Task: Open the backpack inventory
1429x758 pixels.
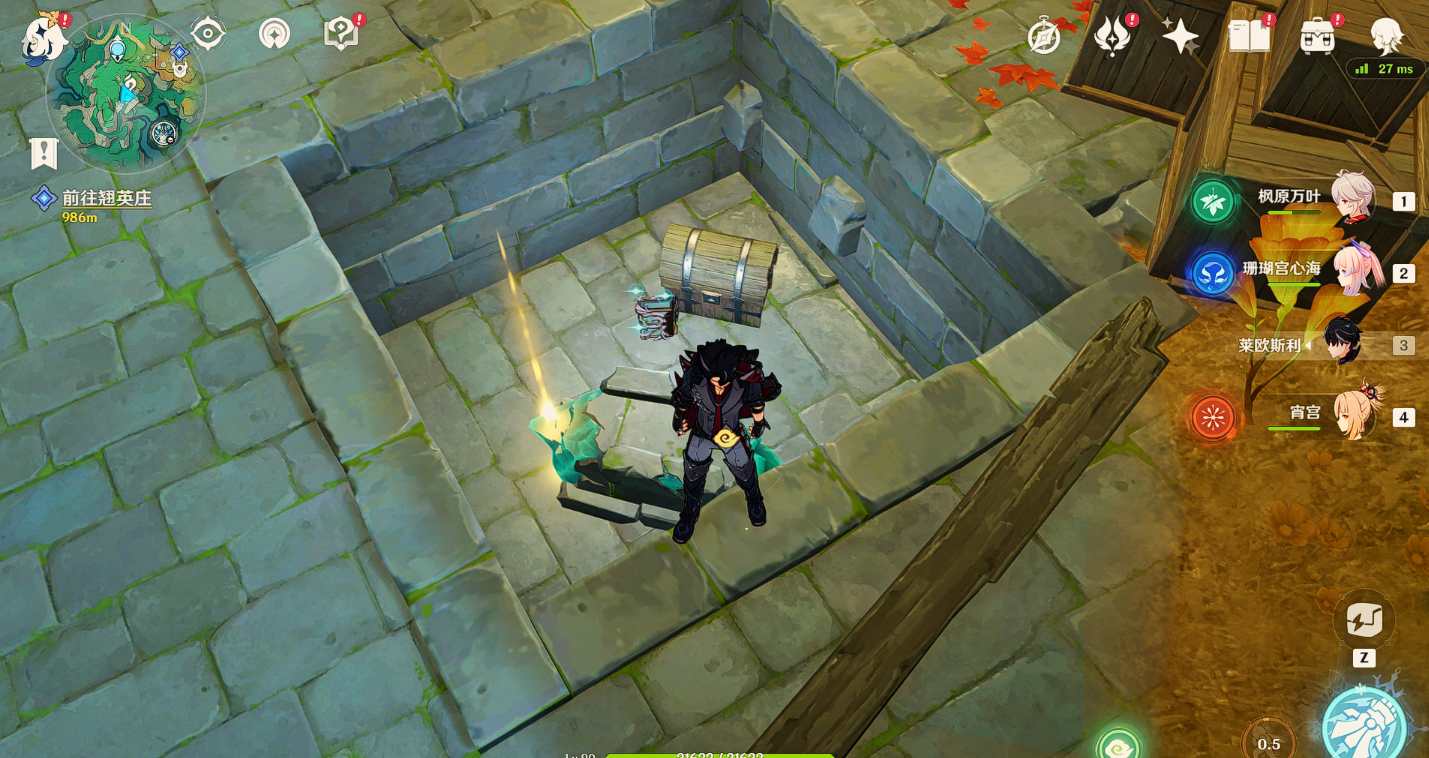Action: 1318,37
